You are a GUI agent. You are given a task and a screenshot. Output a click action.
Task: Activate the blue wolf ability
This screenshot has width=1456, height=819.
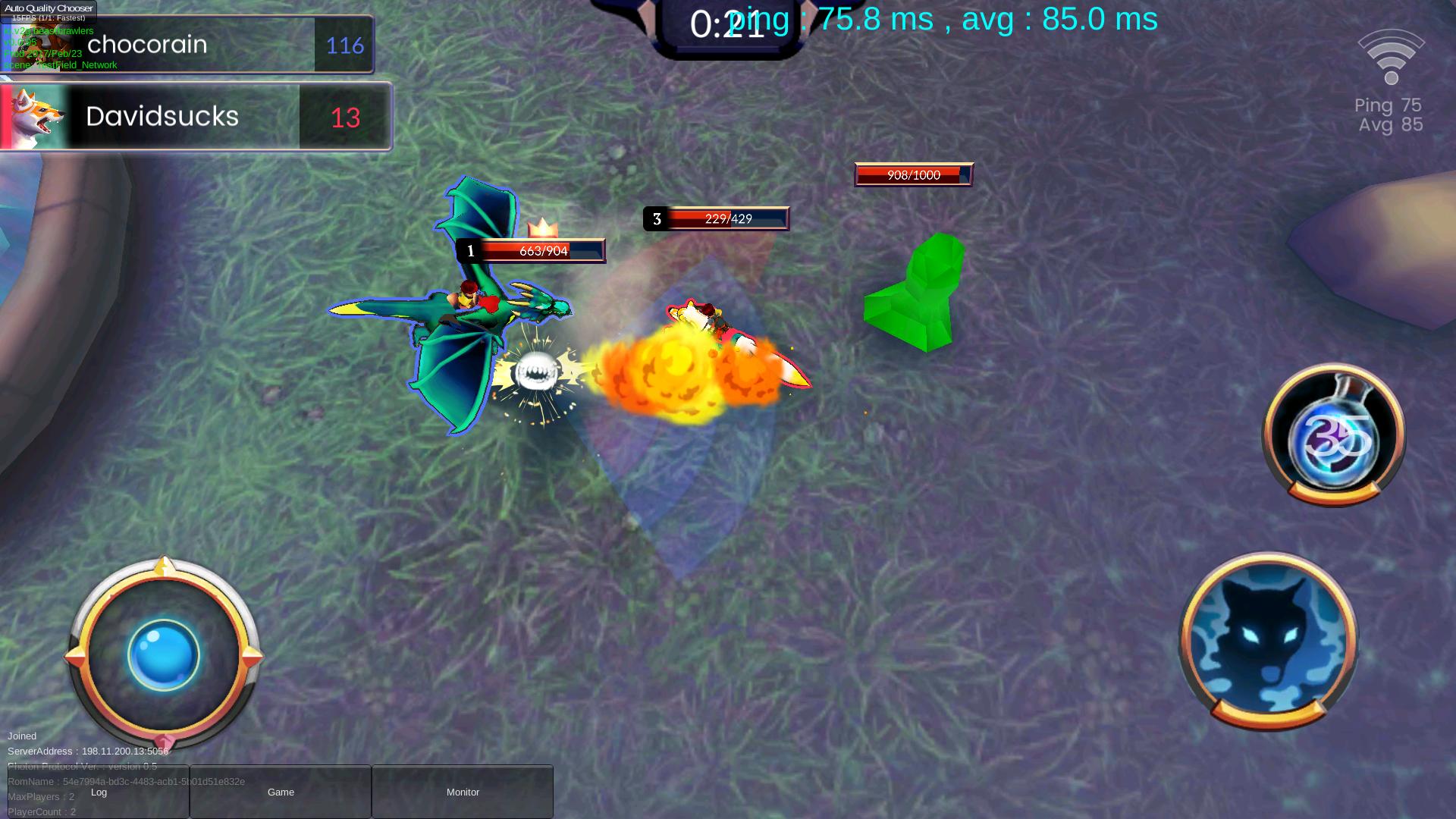click(1269, 641)
